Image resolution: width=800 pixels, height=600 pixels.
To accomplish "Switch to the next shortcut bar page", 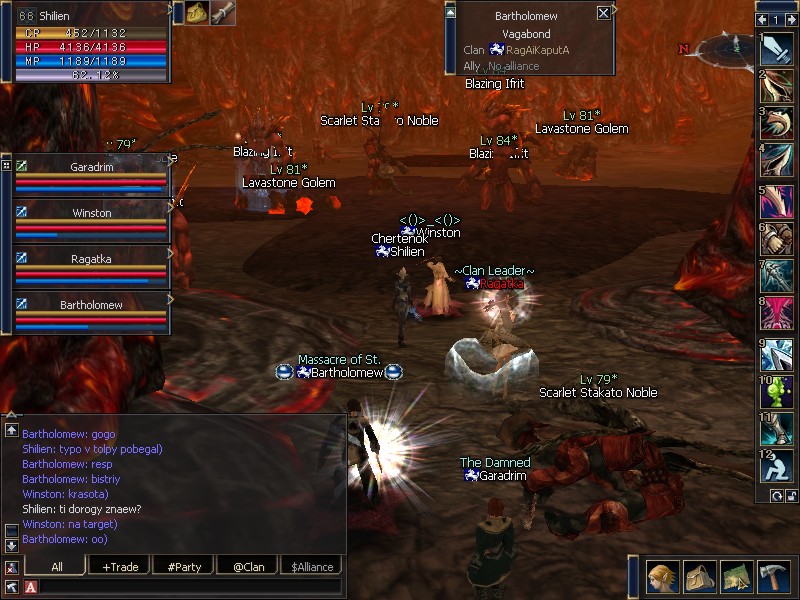I will [x=791, y=19].
